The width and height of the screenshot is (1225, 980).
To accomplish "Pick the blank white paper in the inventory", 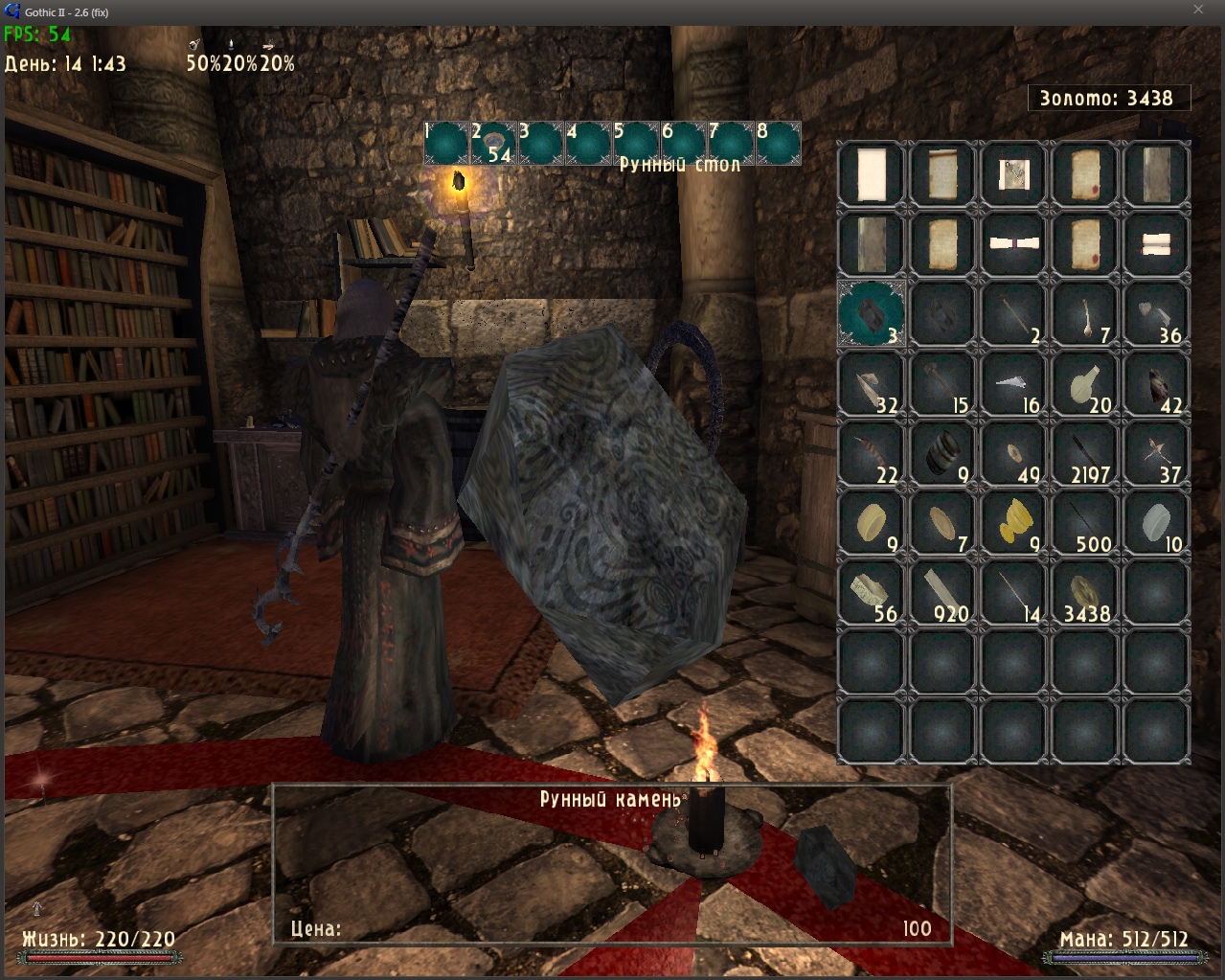I will tap(871, 174).
